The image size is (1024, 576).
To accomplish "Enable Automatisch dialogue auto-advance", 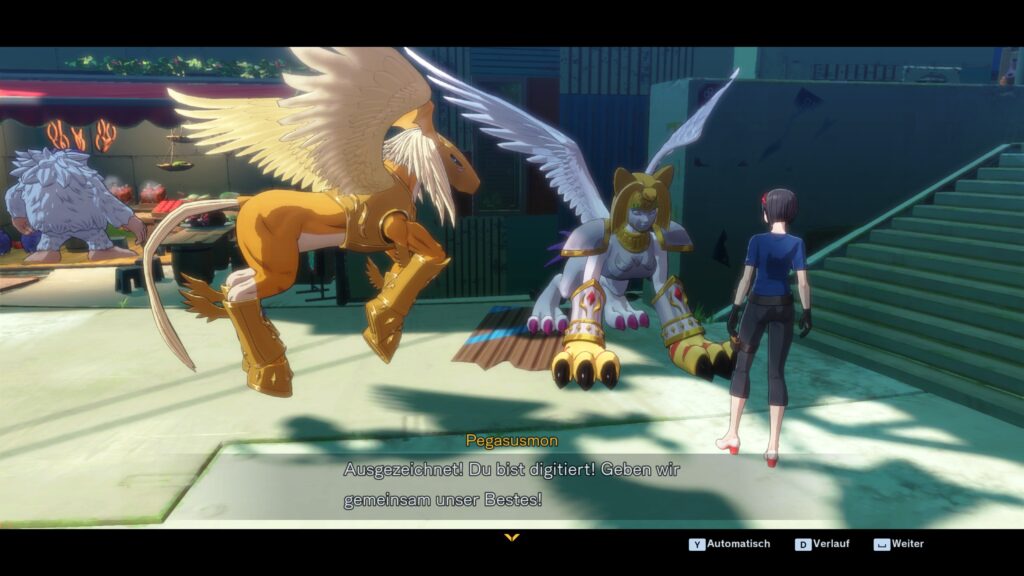I will tap(730, 544).
